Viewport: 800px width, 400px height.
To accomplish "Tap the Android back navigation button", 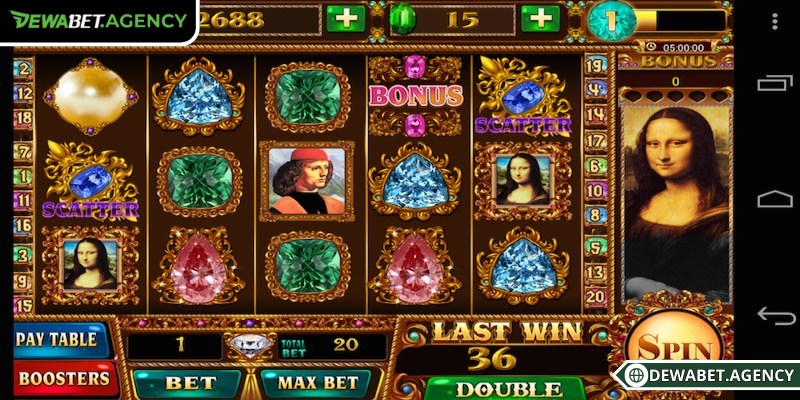I will (x=775, y=316).
